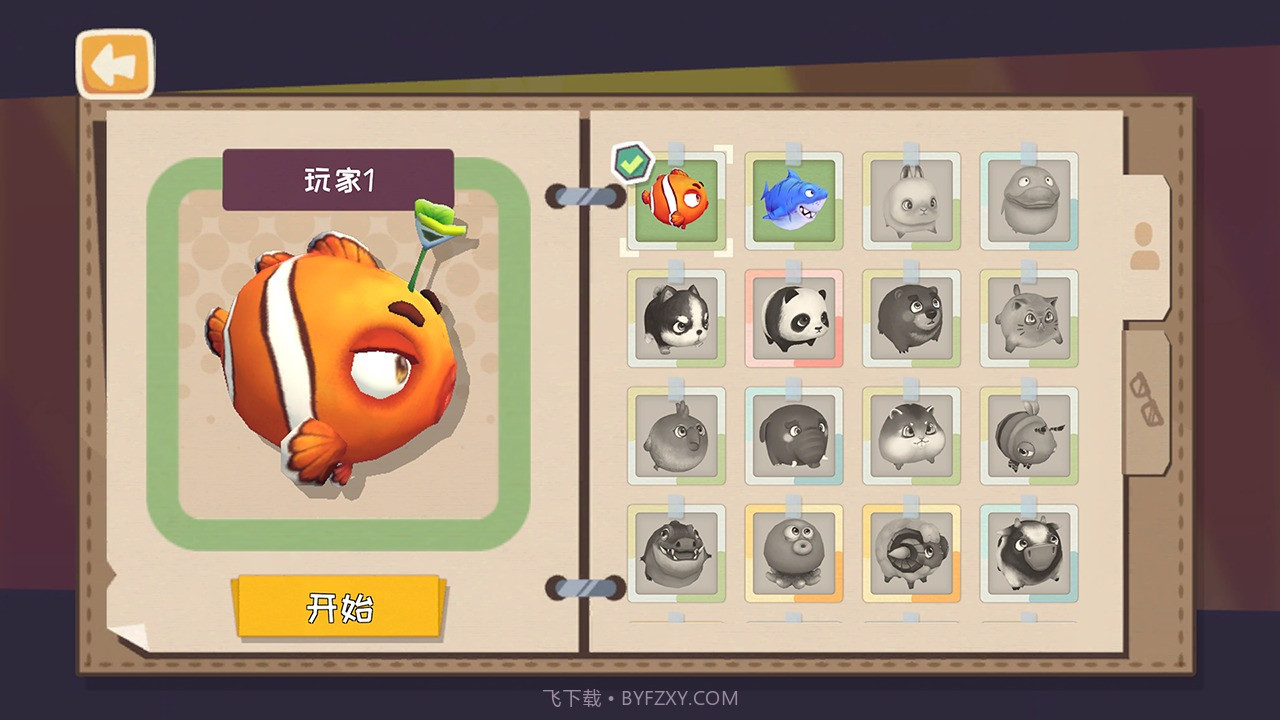Click the back arrow button
The height and width of the screenshot is (720, 1280).
(x=113, y=63)
